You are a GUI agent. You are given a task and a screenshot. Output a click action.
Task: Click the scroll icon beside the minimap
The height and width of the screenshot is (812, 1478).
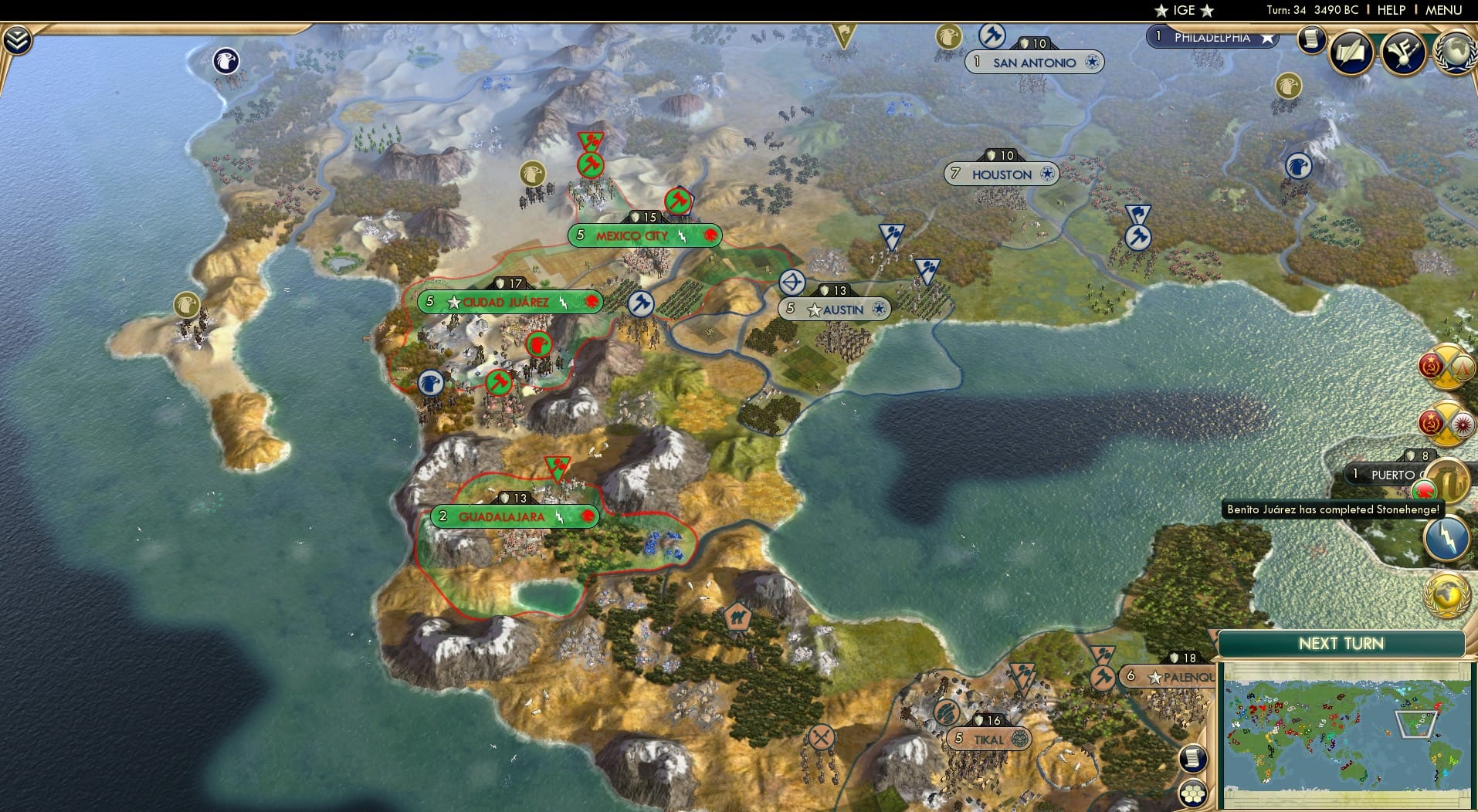[x=1195, y=759]
